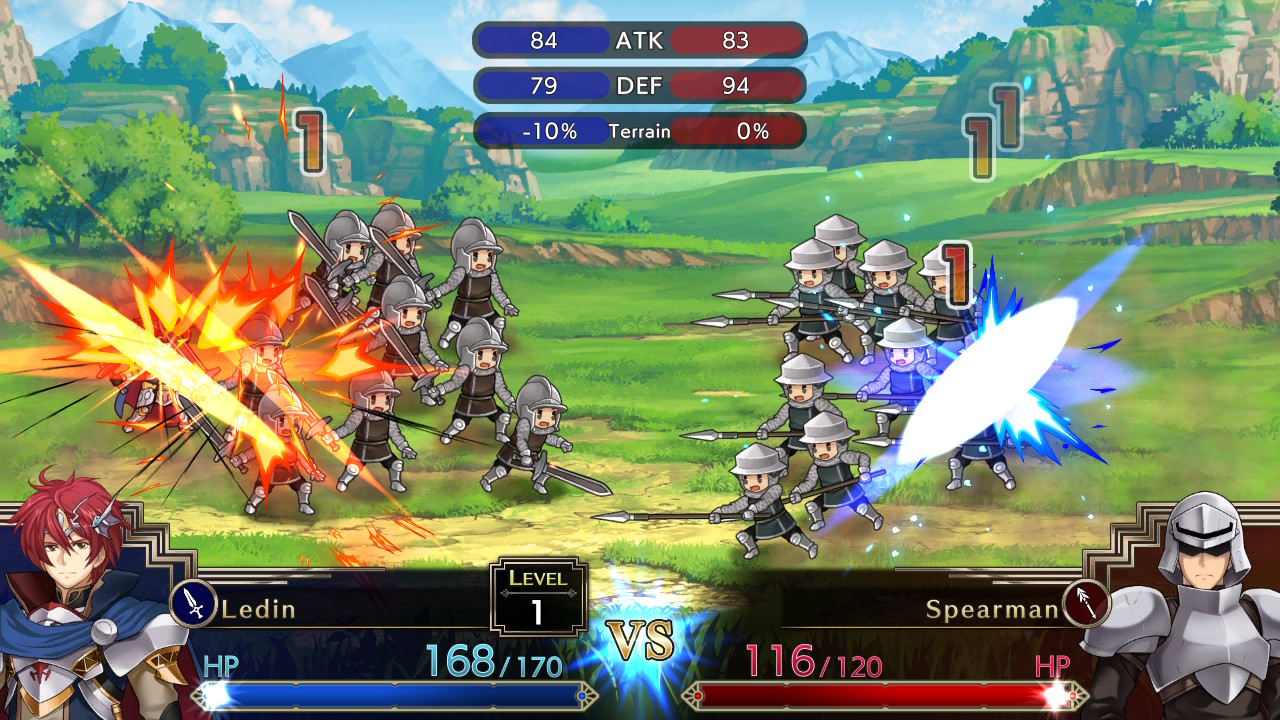Click Ledin's sword class icon
This screenshot has height=720, width=1280.
click(194, 603)
